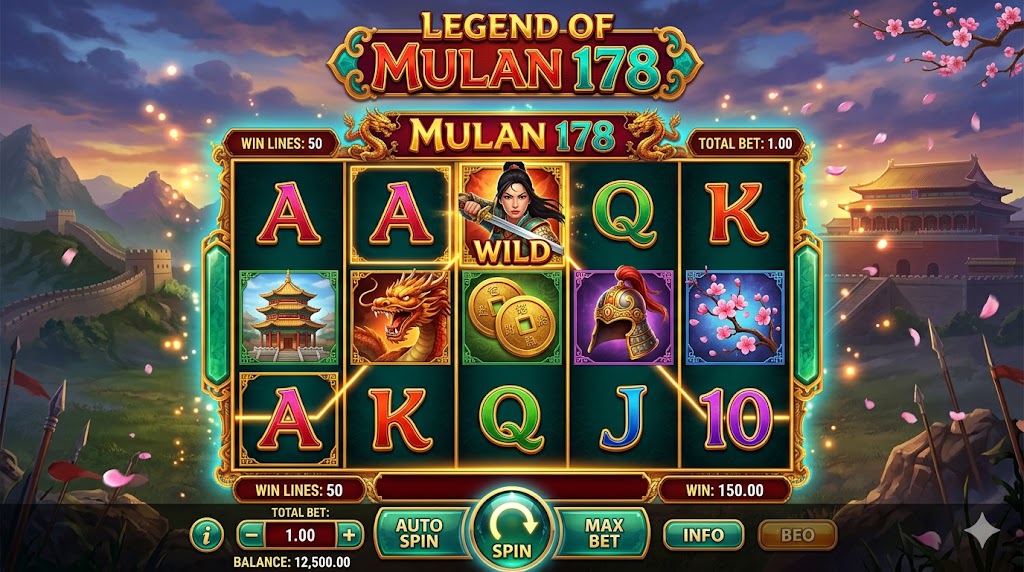The image size is (1024, 572).
Task: Decrease total bet with the minus button
Action: coord(251,535)
